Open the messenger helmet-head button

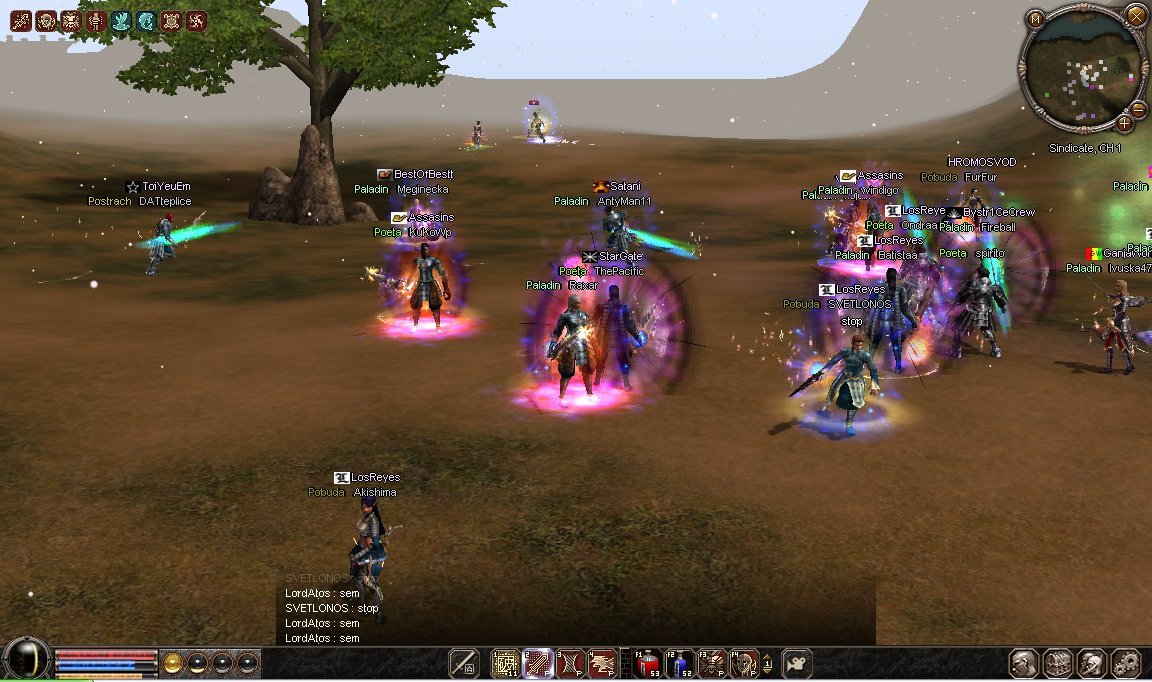point(1092,664)
